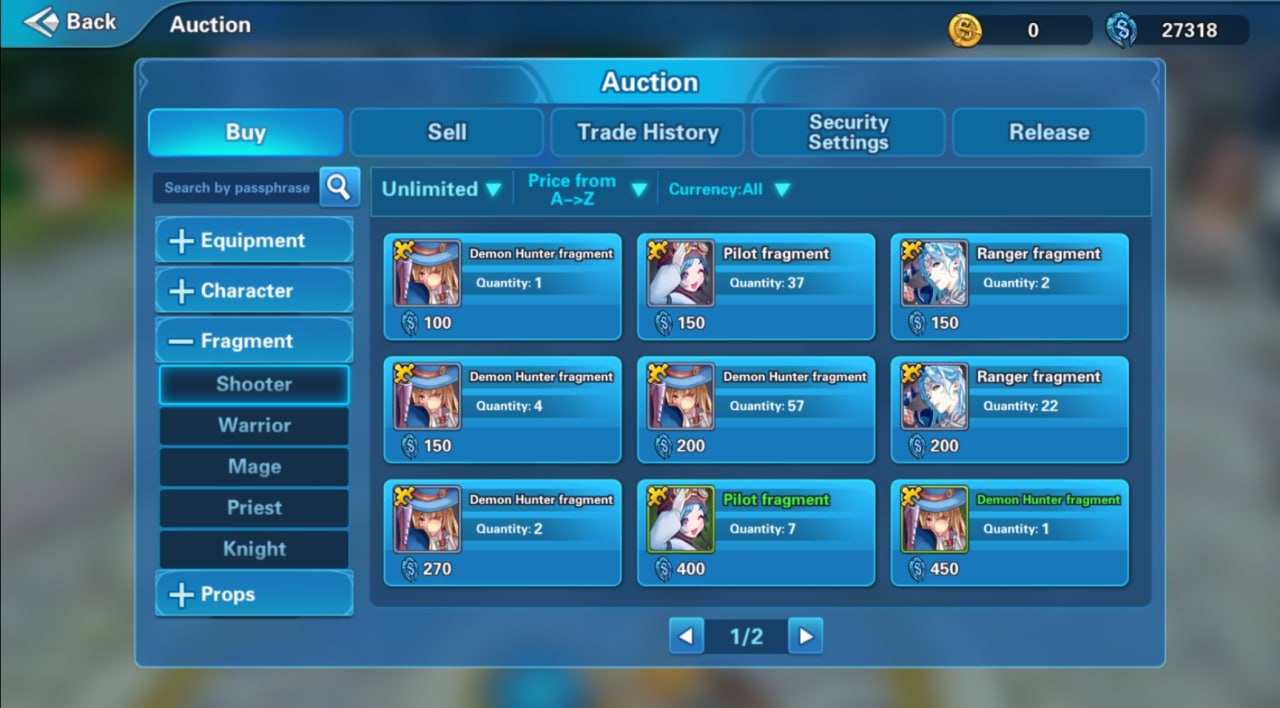Open the Trade History tab
Viewport: 1280px width, 708px height.
click(x=647, y=132)
